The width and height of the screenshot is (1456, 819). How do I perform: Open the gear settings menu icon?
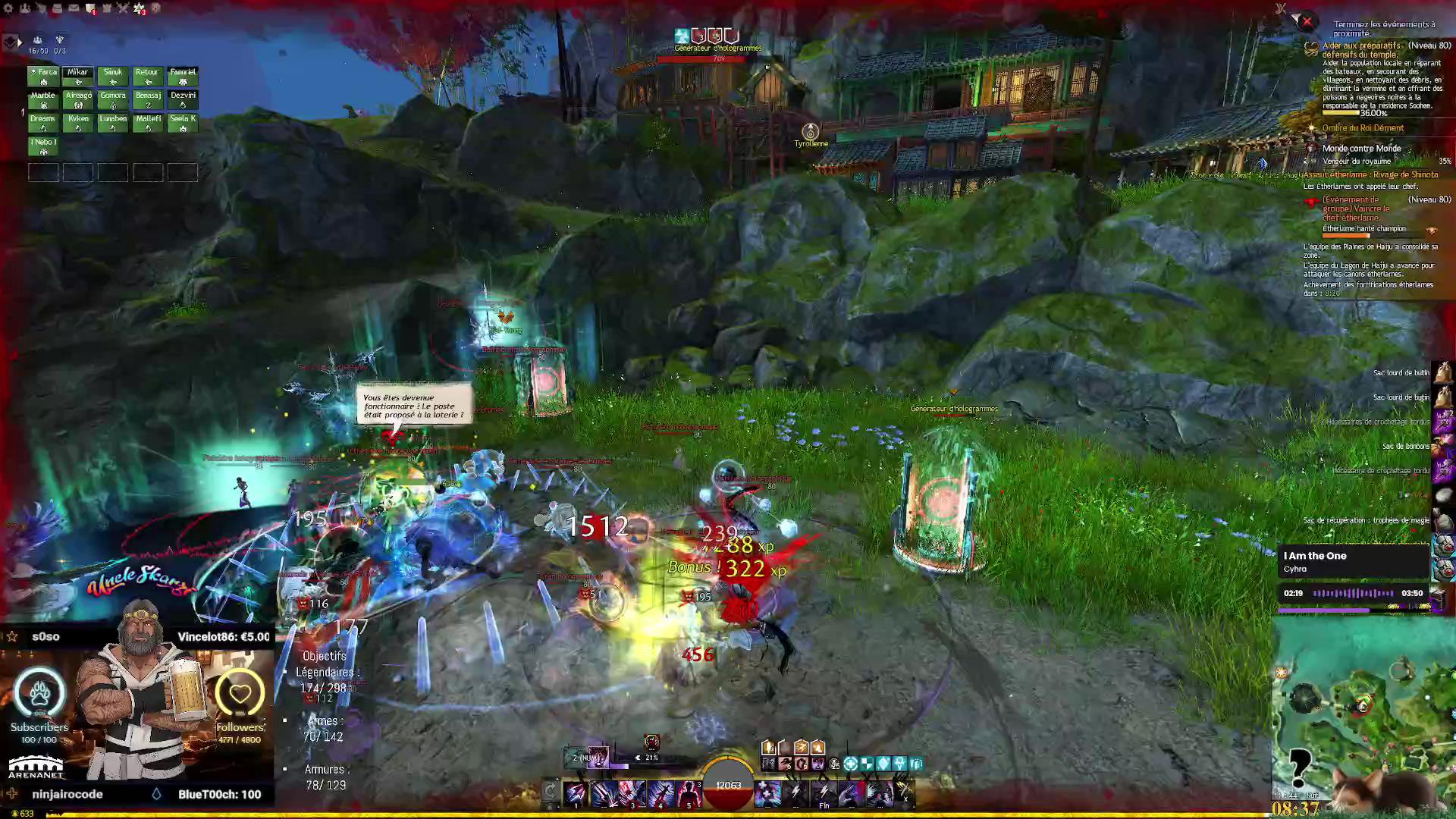(8, 8)
